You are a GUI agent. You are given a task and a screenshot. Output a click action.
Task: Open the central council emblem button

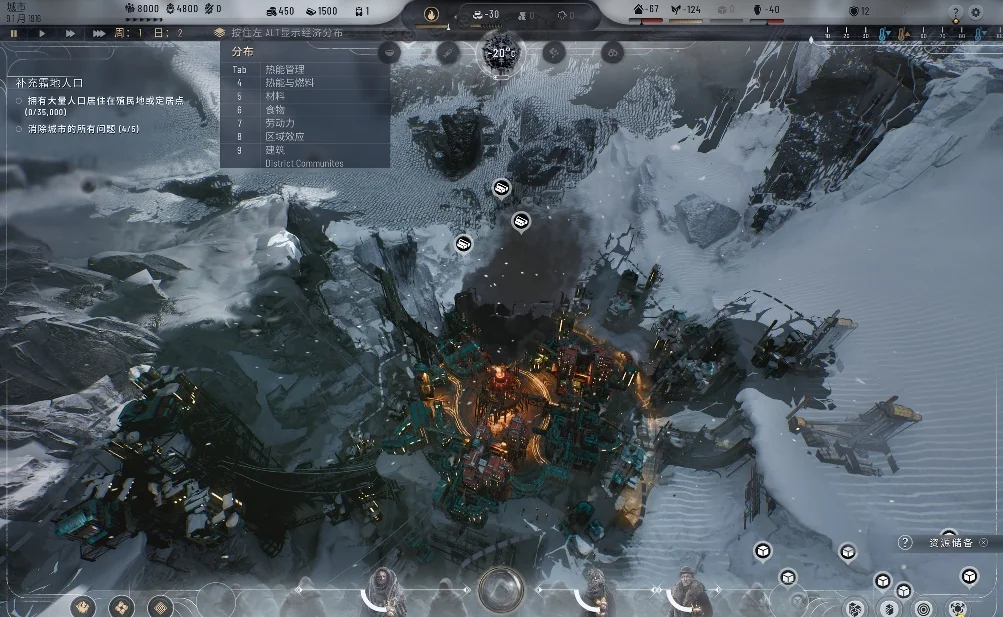tap(500, 588)
